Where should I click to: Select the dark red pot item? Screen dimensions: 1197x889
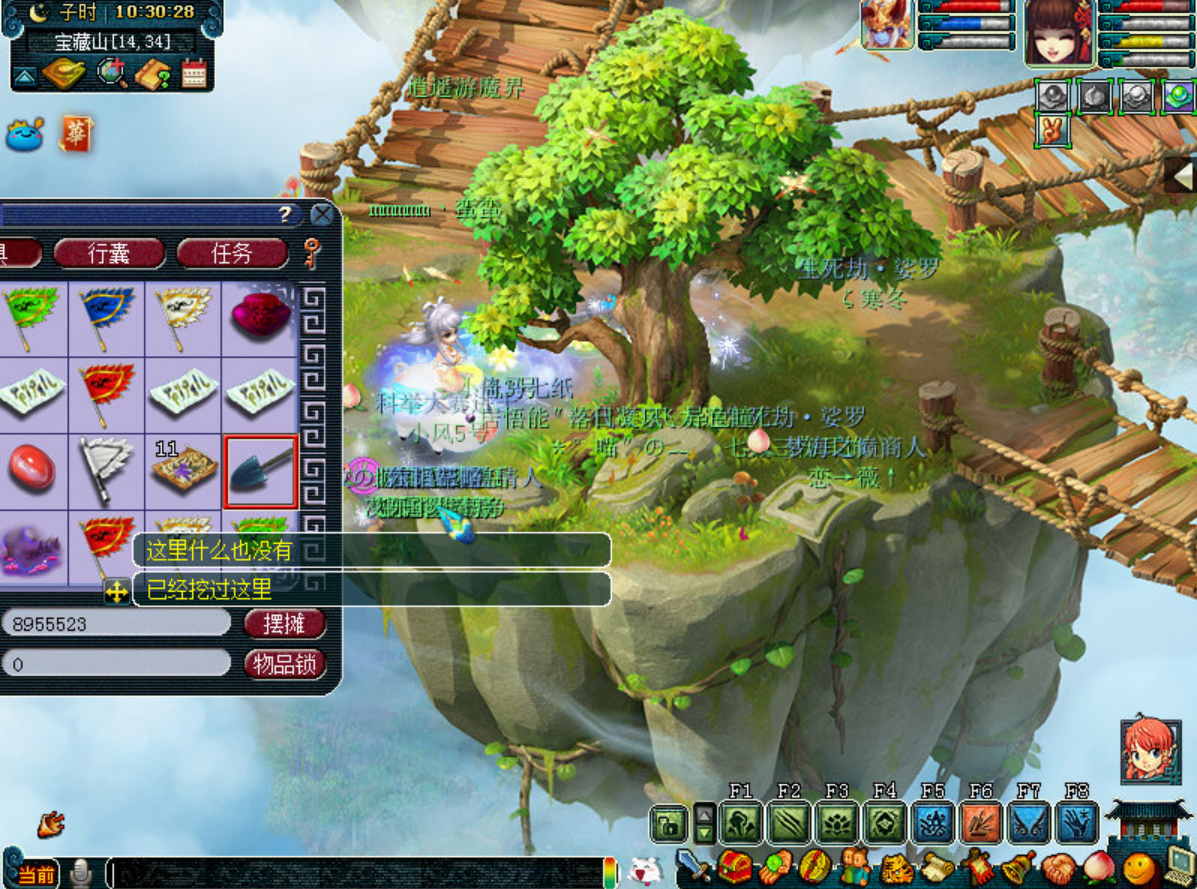(x=260, y=316)
